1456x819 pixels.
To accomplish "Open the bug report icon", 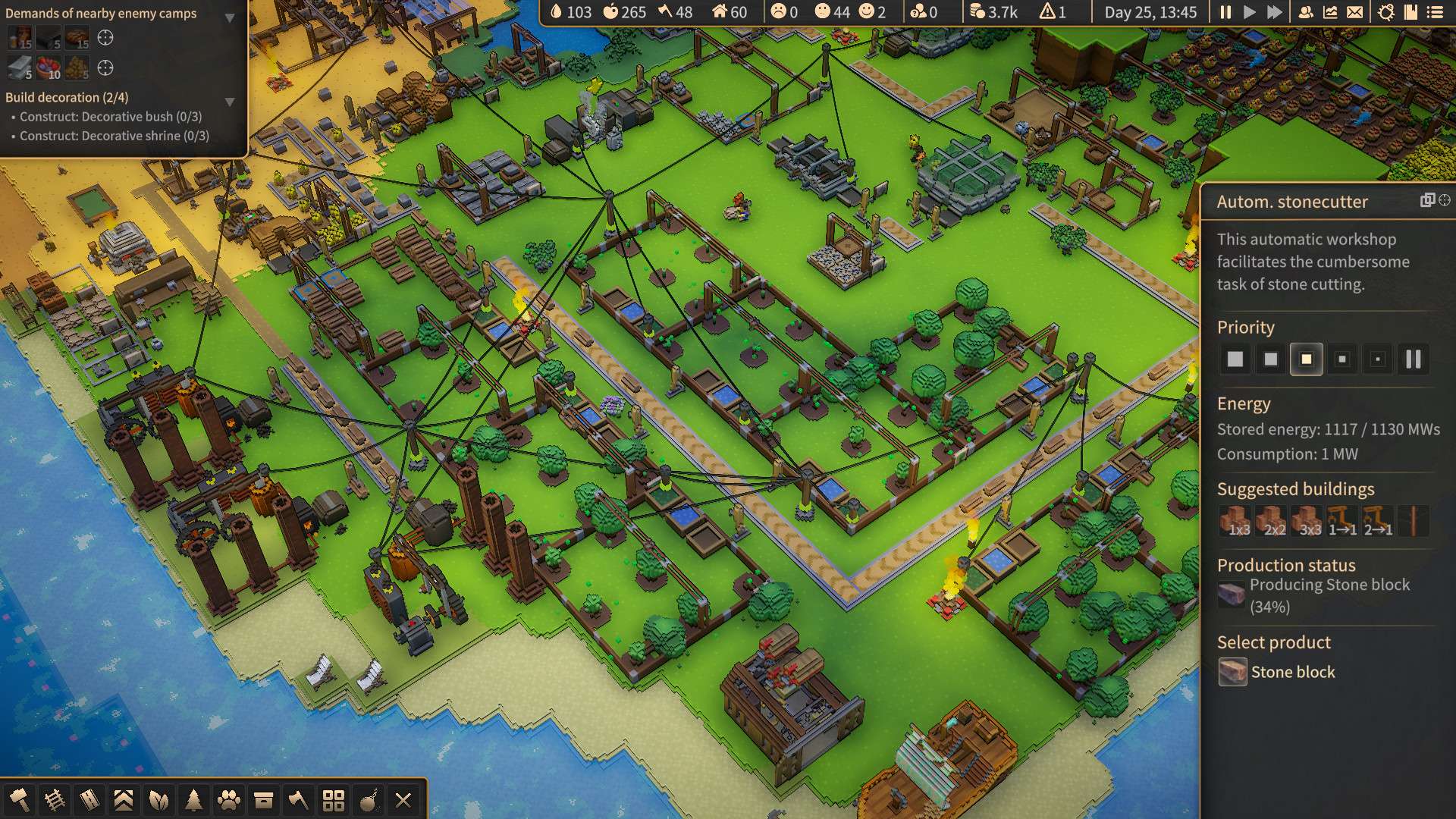I will [x=1386, y=12].
